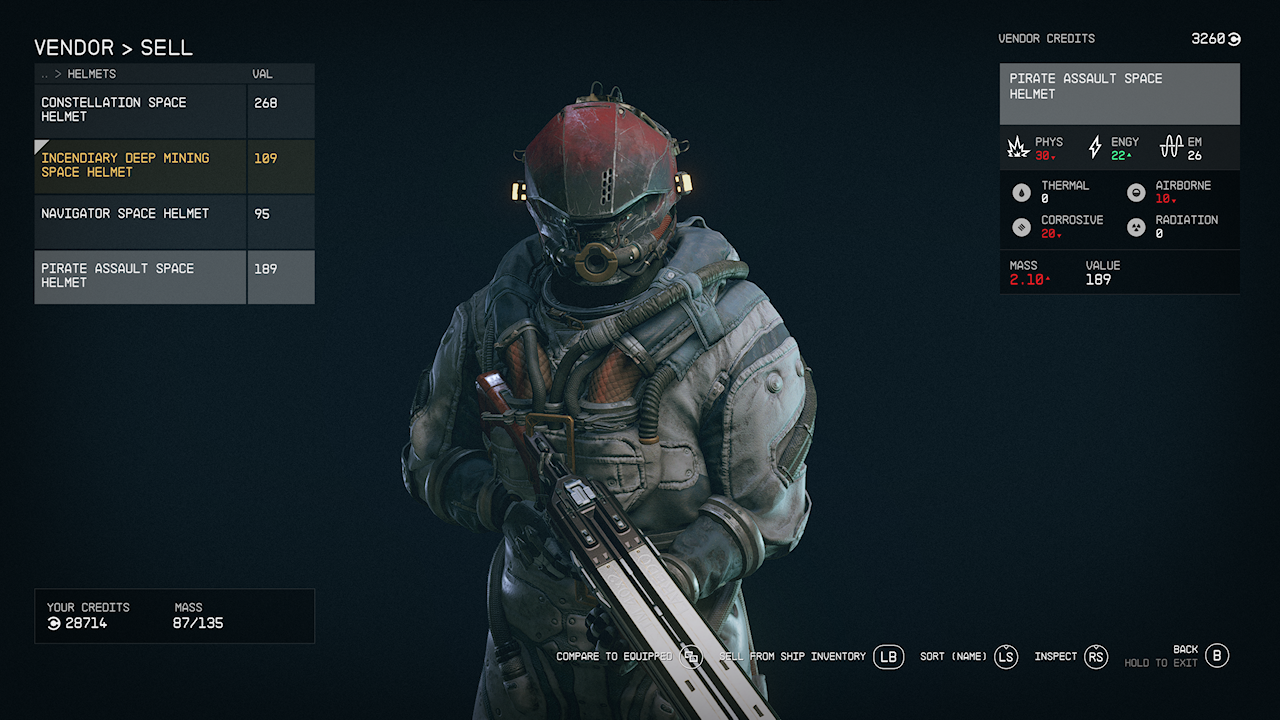1280x720 pixels.
Task: Select the Thermal resistance icon
Action: click(x=1021, y=191)
